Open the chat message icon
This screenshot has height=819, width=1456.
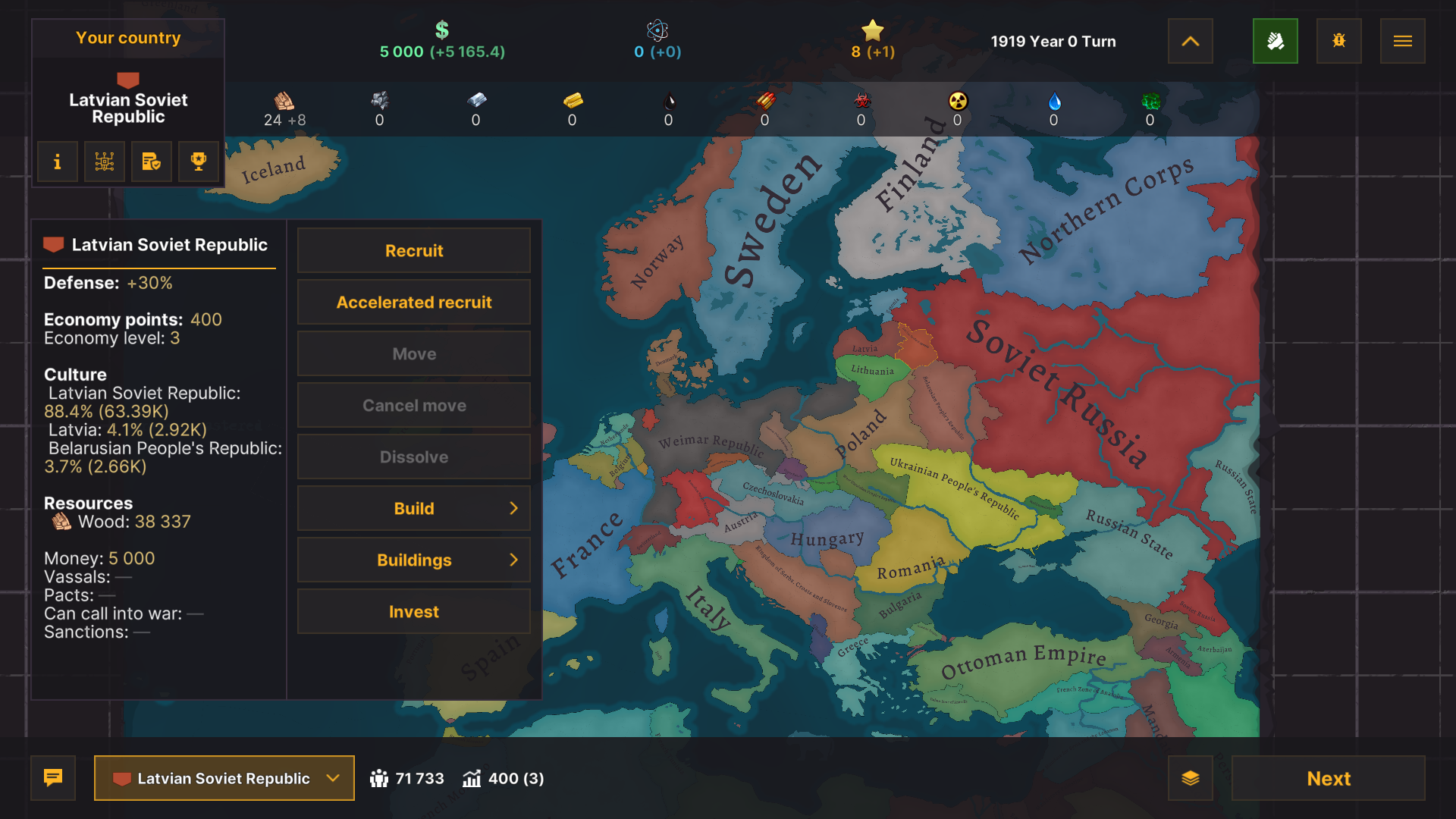coord(52,778)
